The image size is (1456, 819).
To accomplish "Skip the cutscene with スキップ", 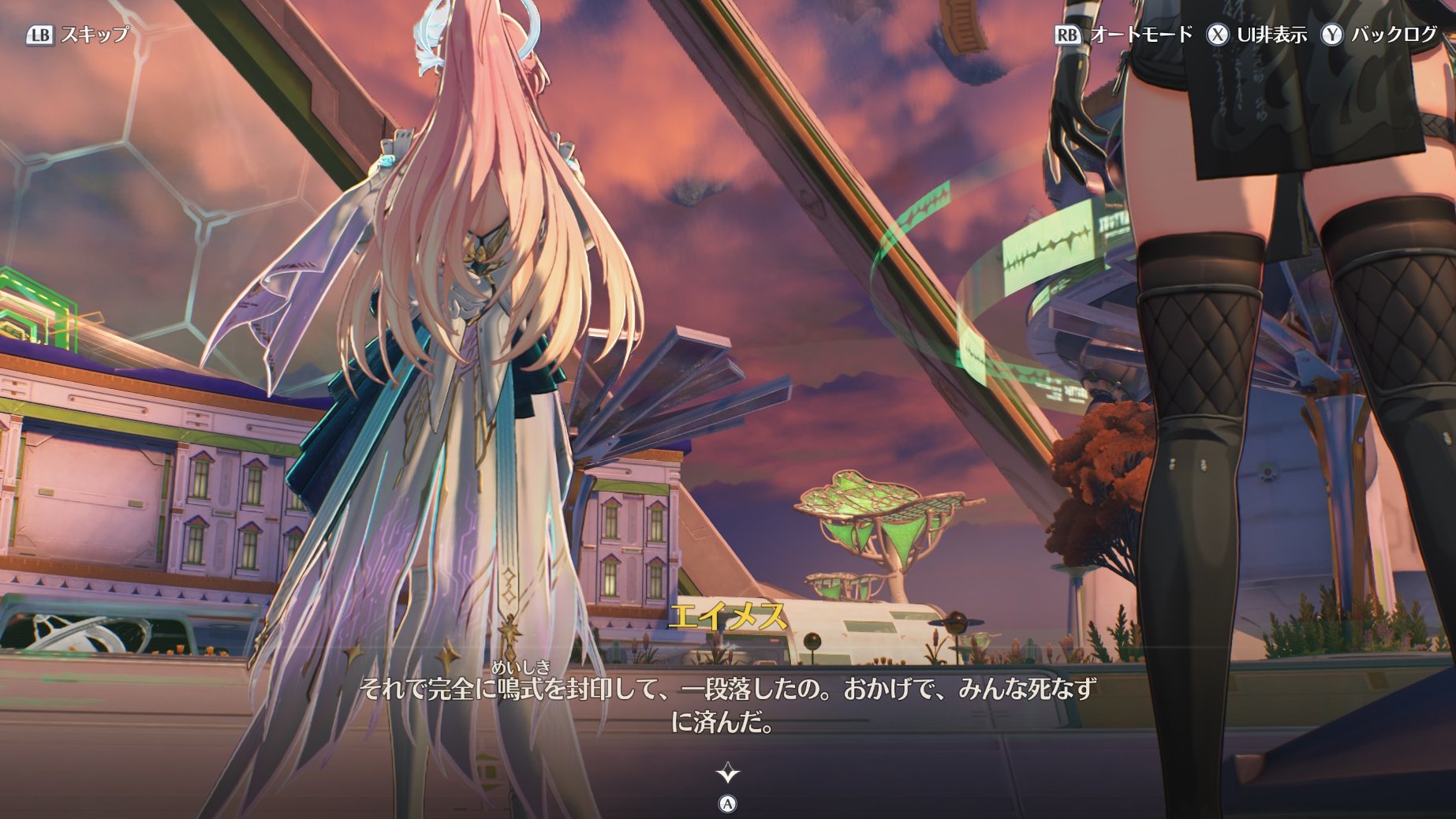I will tap(78, 35).
